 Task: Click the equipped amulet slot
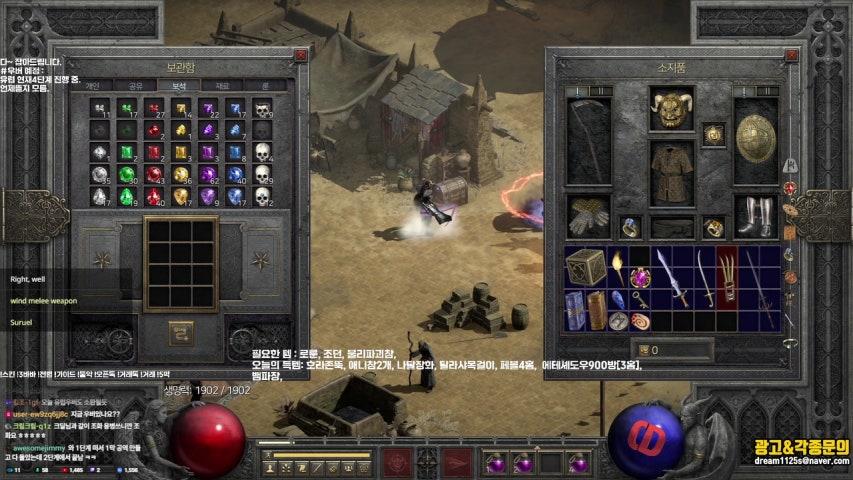pyautogui.click(x=713, y=134)
